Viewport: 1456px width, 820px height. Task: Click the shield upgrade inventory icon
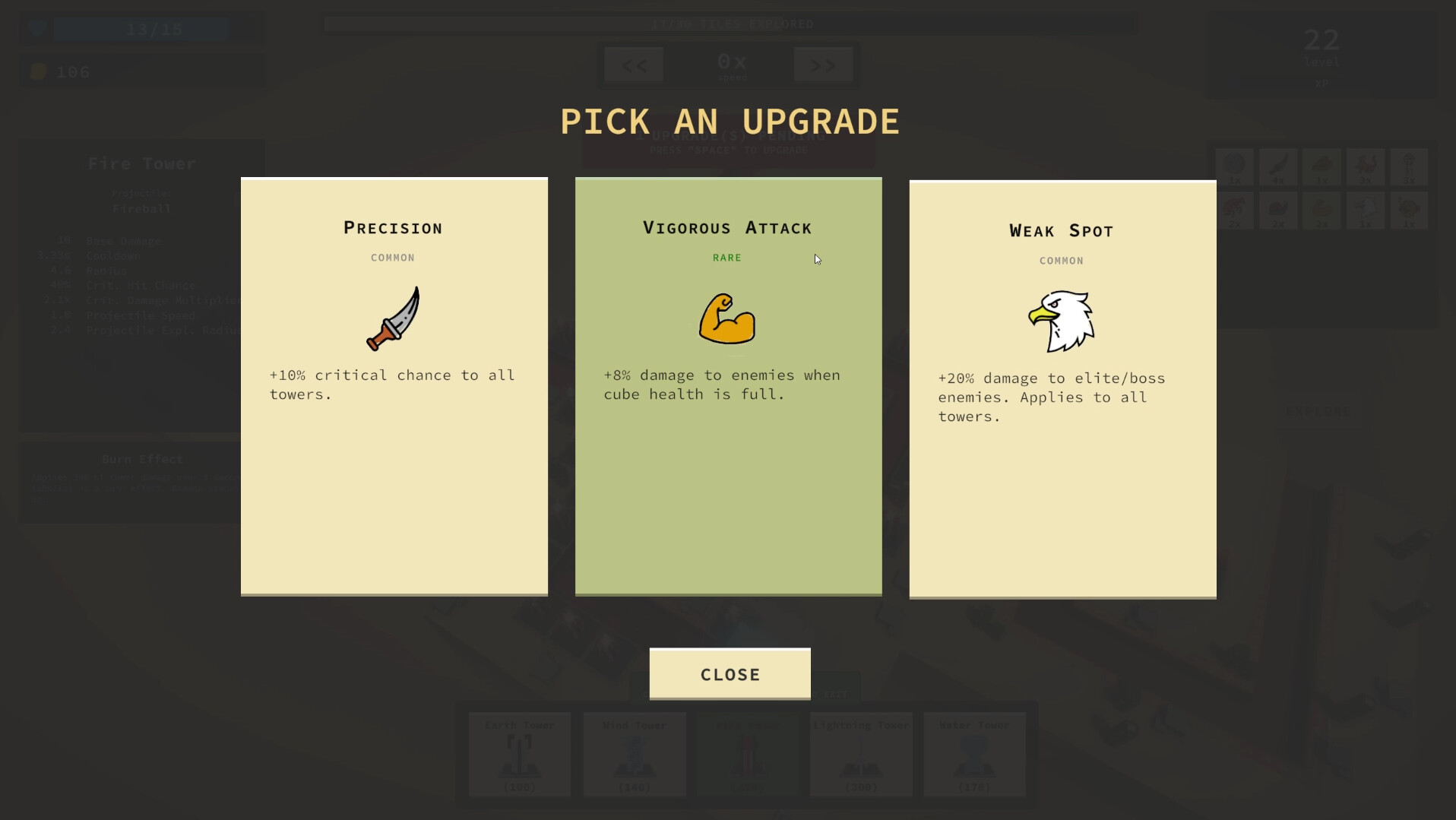(x=1236, y=166)
